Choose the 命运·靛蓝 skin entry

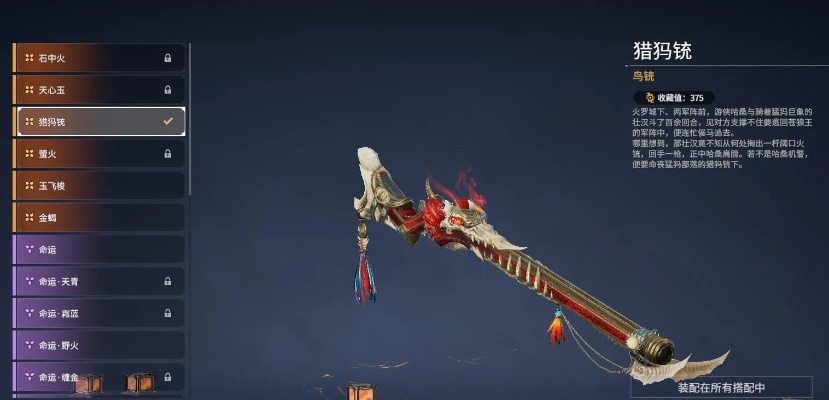98,314
